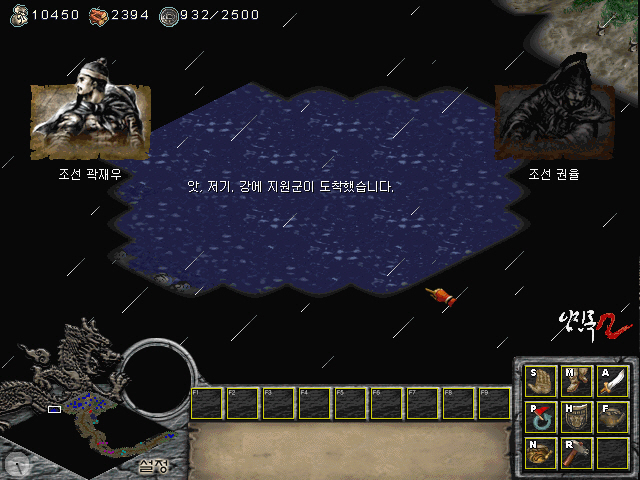Click the F1 group slot
The image size is (640, 480).
[208, 403]
